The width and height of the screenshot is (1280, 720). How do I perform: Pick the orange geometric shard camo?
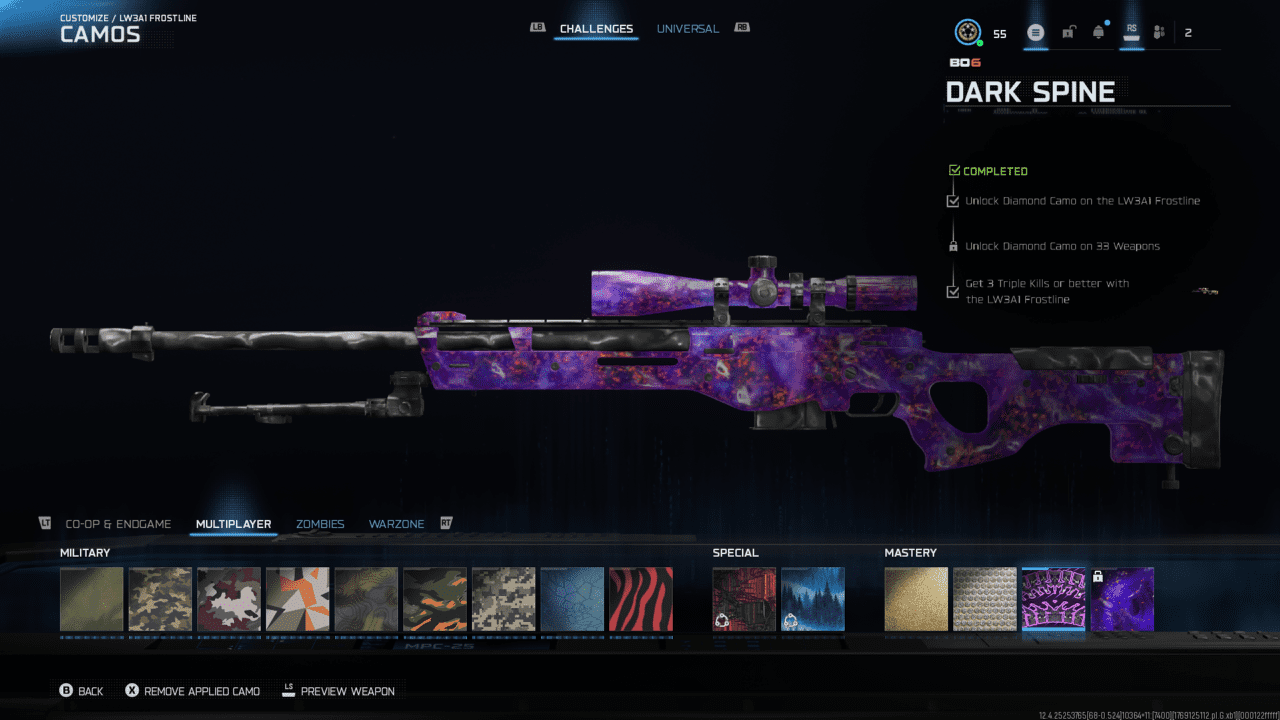pyautogui.click(x=297, y=600)
